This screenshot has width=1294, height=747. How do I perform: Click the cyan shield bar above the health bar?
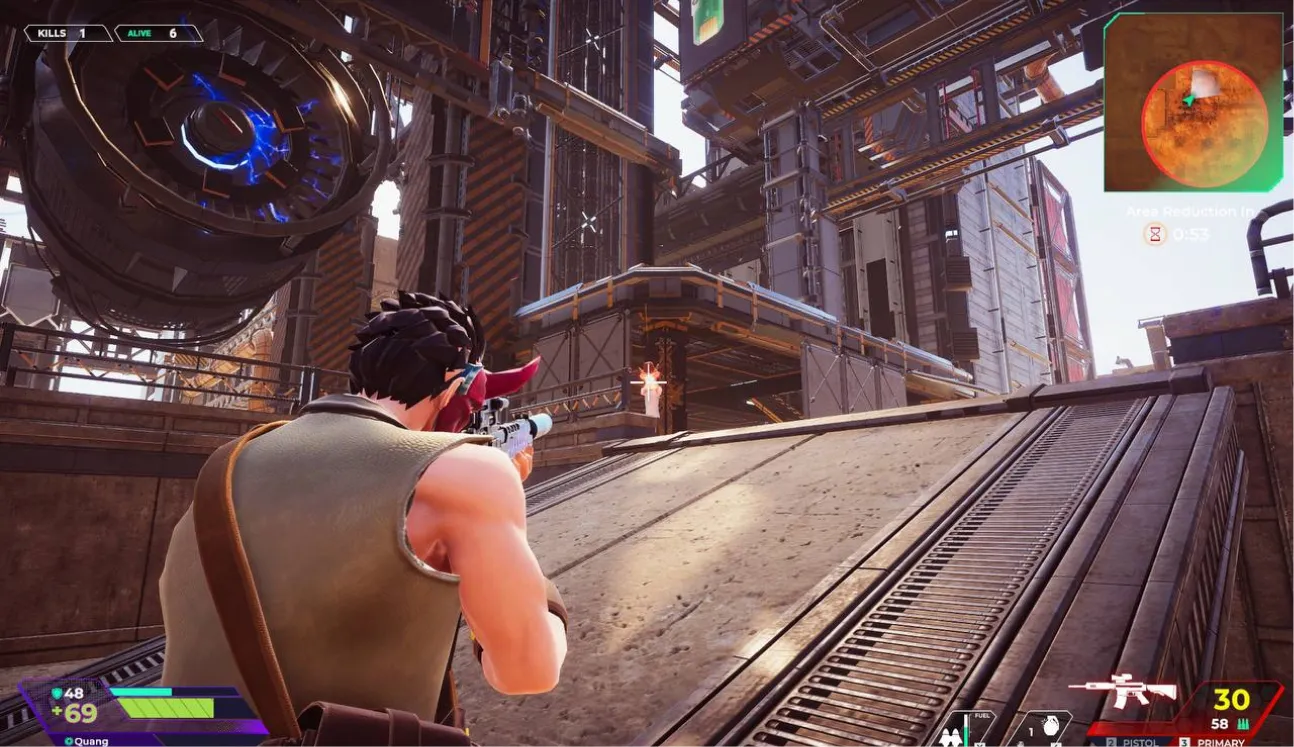coord(139,691)
